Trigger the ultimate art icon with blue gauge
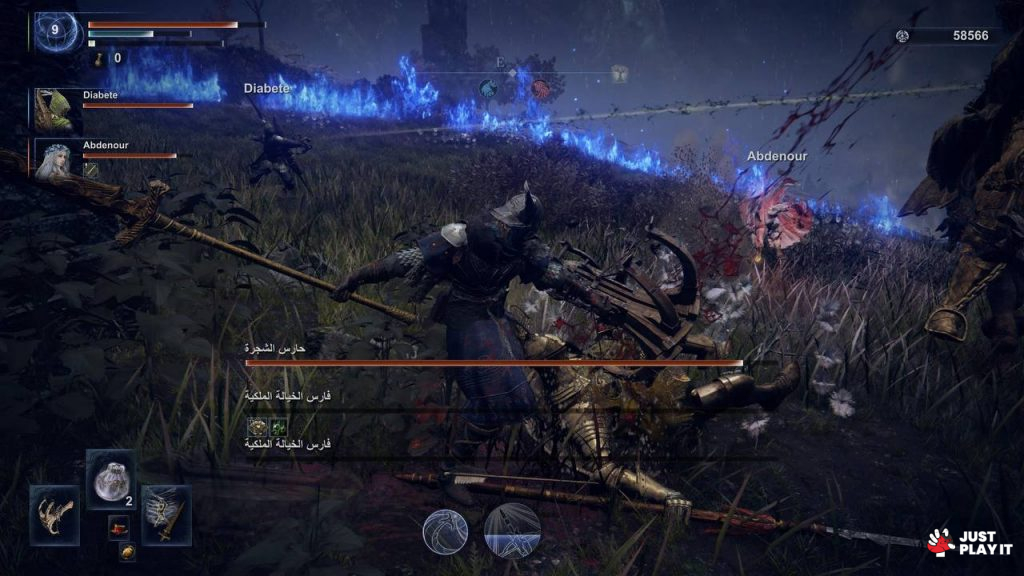 [x=512, y=530]
